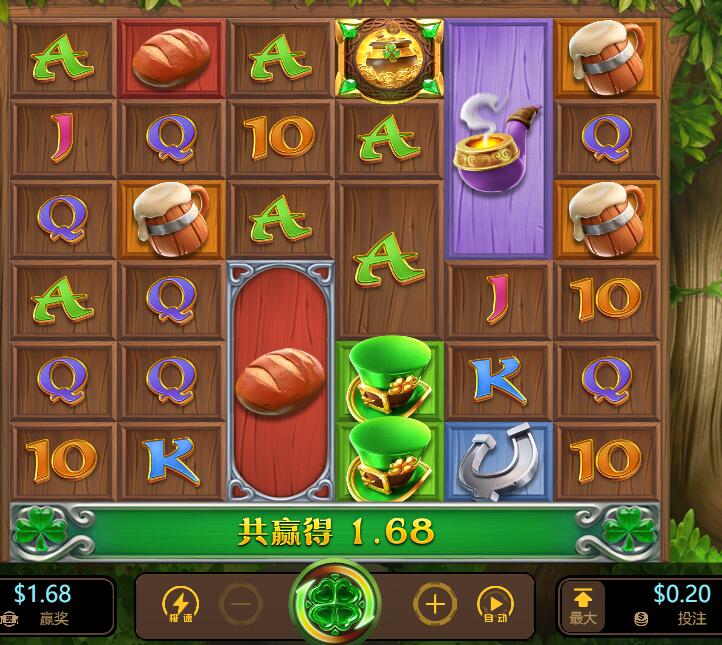
Task: Toggle turbo spin with the lightning bolt icon
Action: click(x=181, y=604)
